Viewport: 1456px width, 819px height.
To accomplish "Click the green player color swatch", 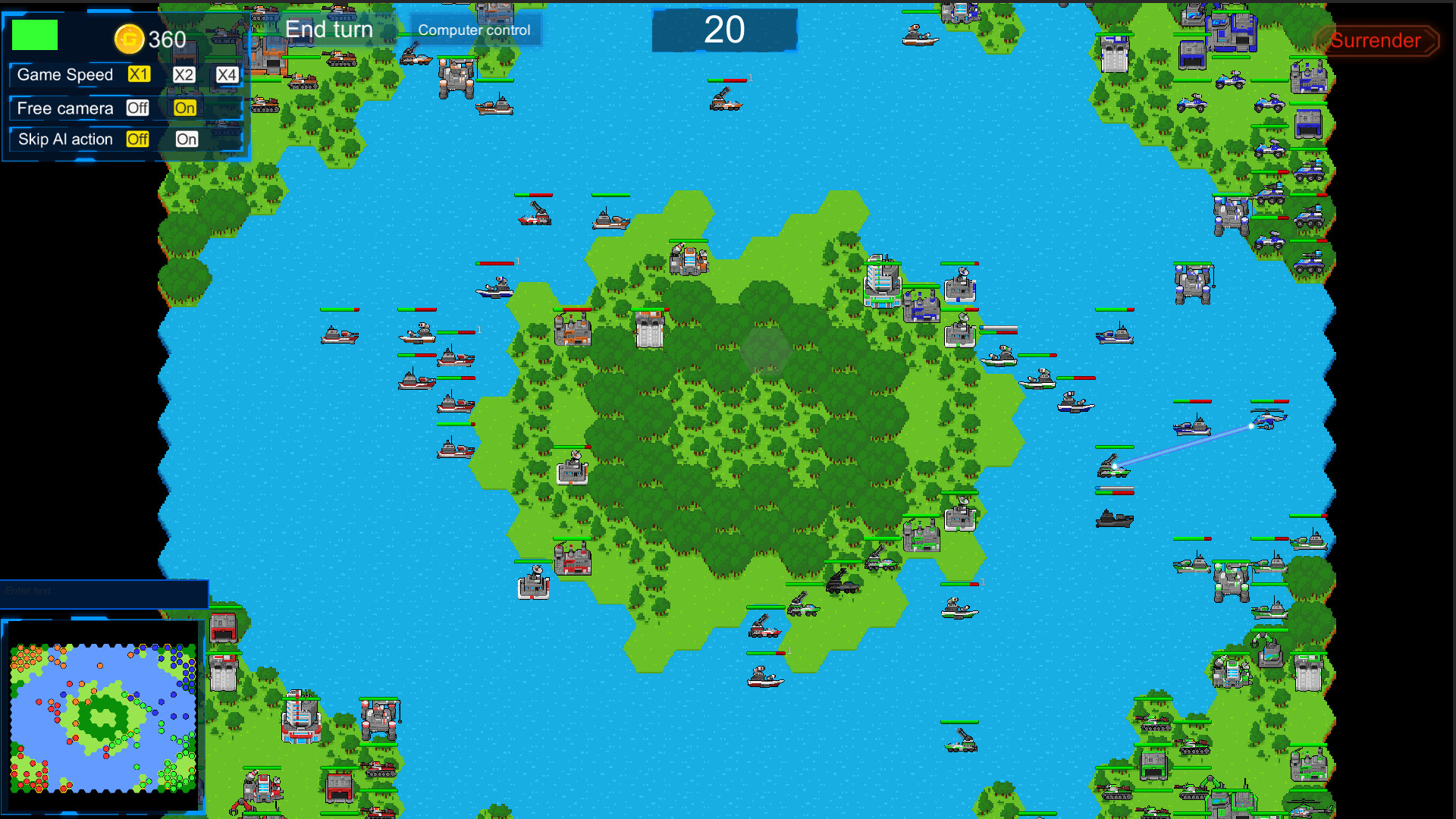I will pyautogui.click(x=34, y=35).
